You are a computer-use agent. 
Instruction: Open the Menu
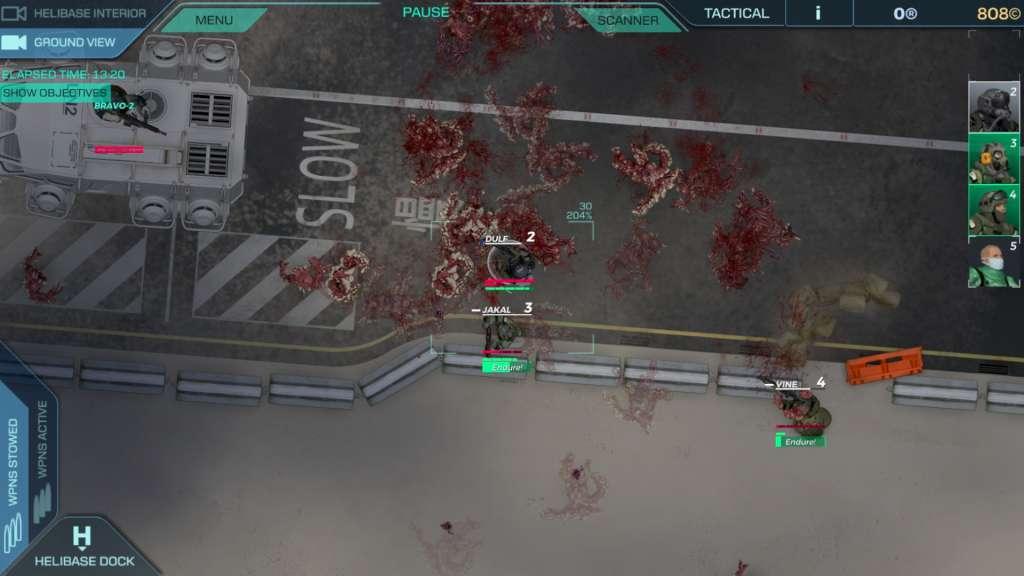click(214, 20)
